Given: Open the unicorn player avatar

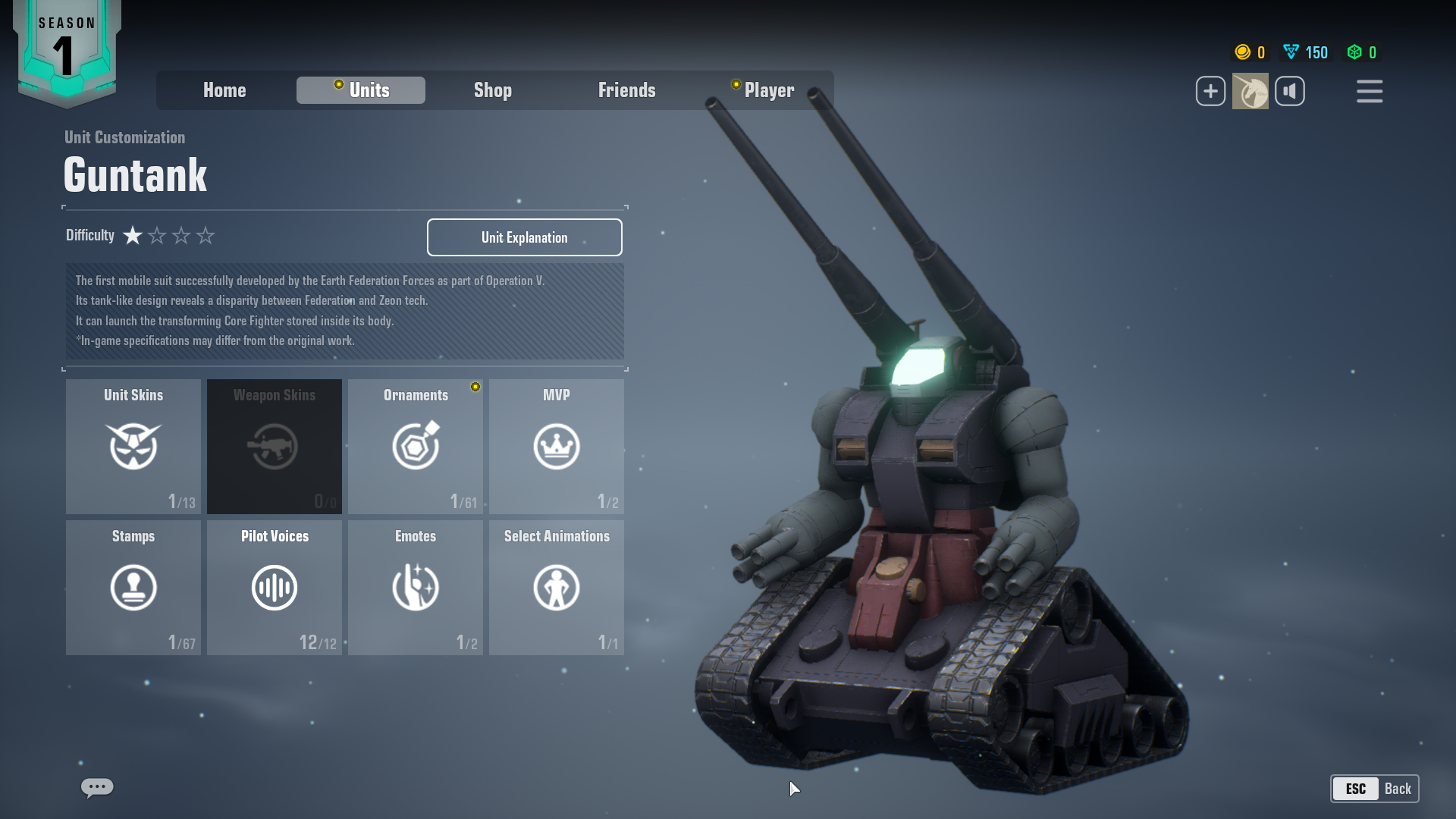Looking at the screenshot, I should click(x=1250, y=91).
